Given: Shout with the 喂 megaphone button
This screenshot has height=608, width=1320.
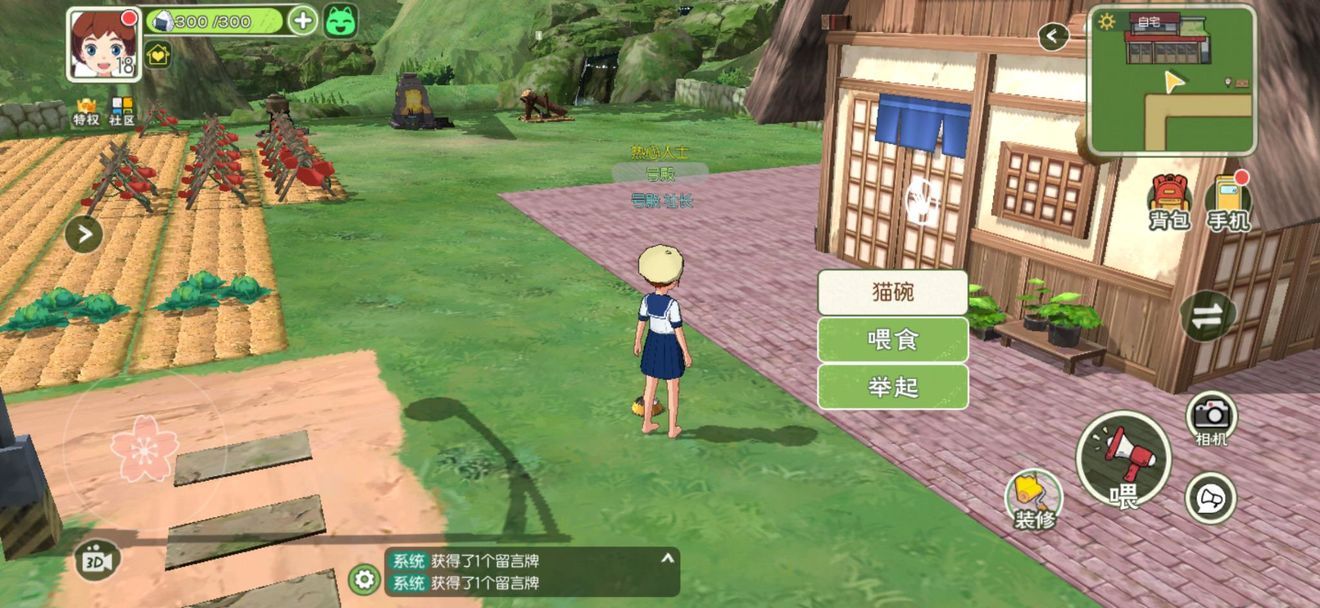Looking at the screenshot, I should click(x=1123, y=460).
